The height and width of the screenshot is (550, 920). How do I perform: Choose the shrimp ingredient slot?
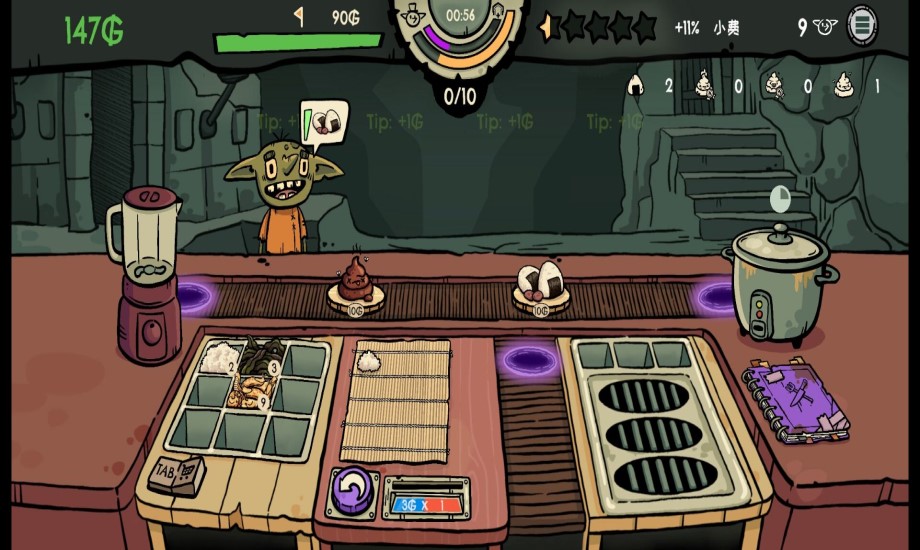click(x=245, y=395)
